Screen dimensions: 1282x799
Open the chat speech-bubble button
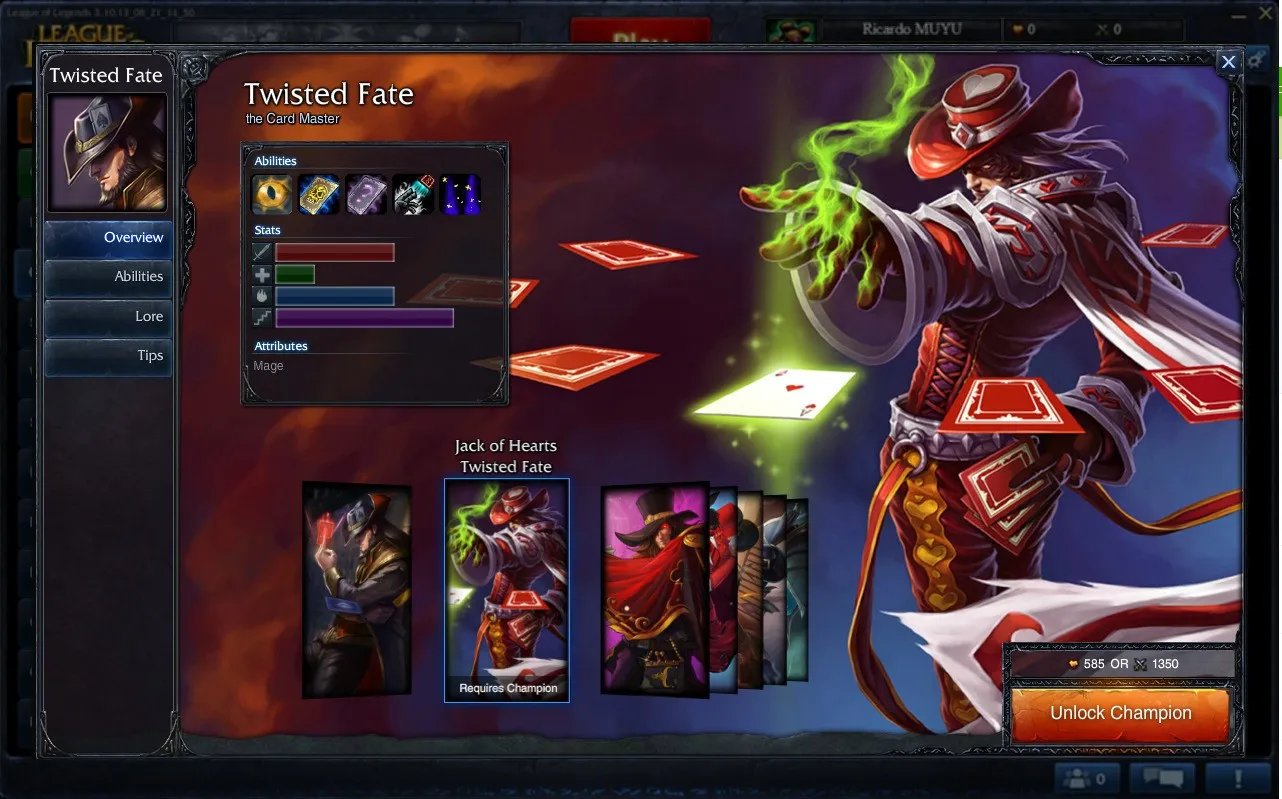[1162, 778]
